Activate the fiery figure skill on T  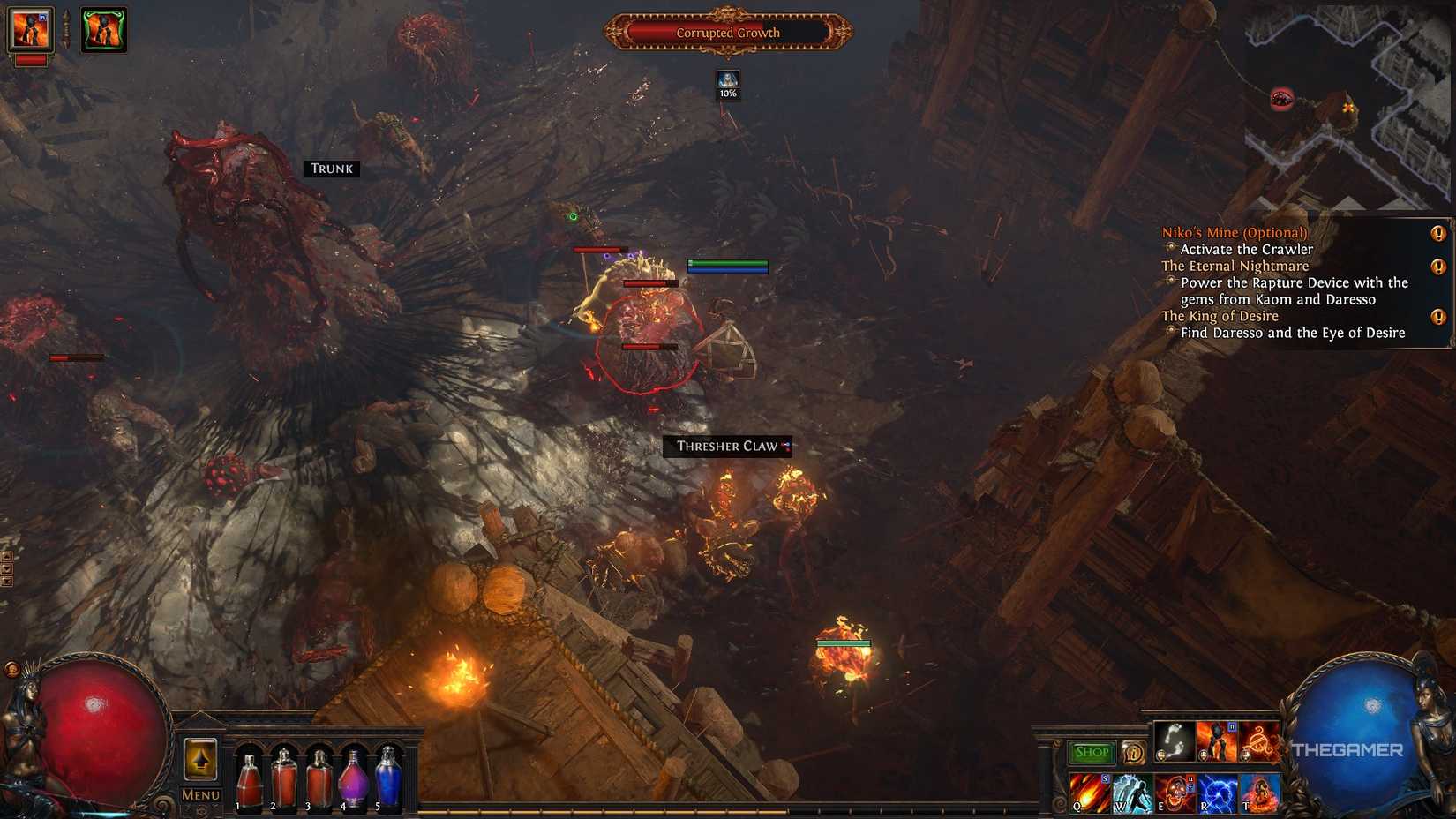coord(1259,793)
